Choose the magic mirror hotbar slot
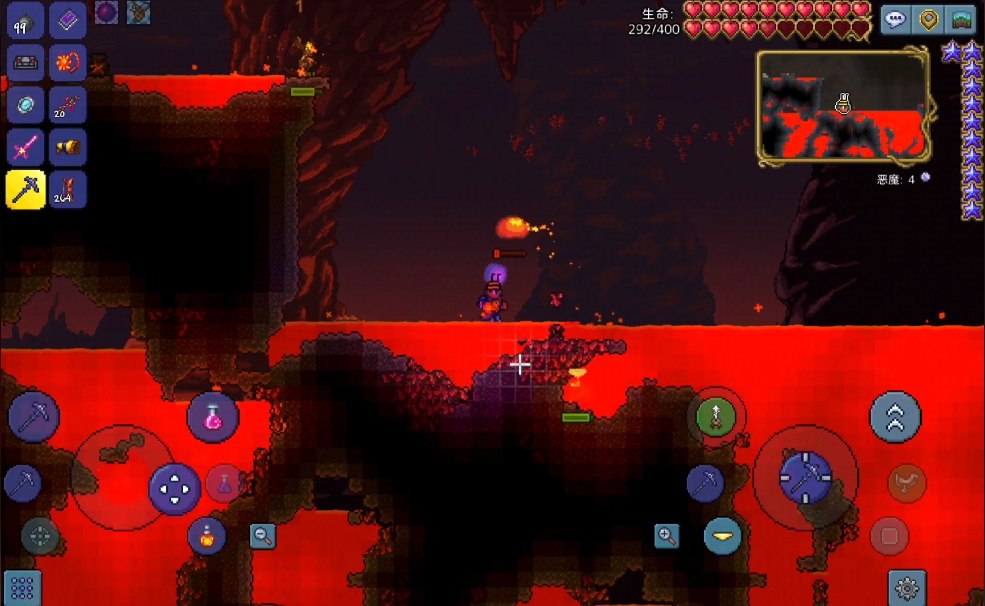Image resolution: width=985 pixels, height=606 pixels. pyautogui.click(x=26, y=105)
